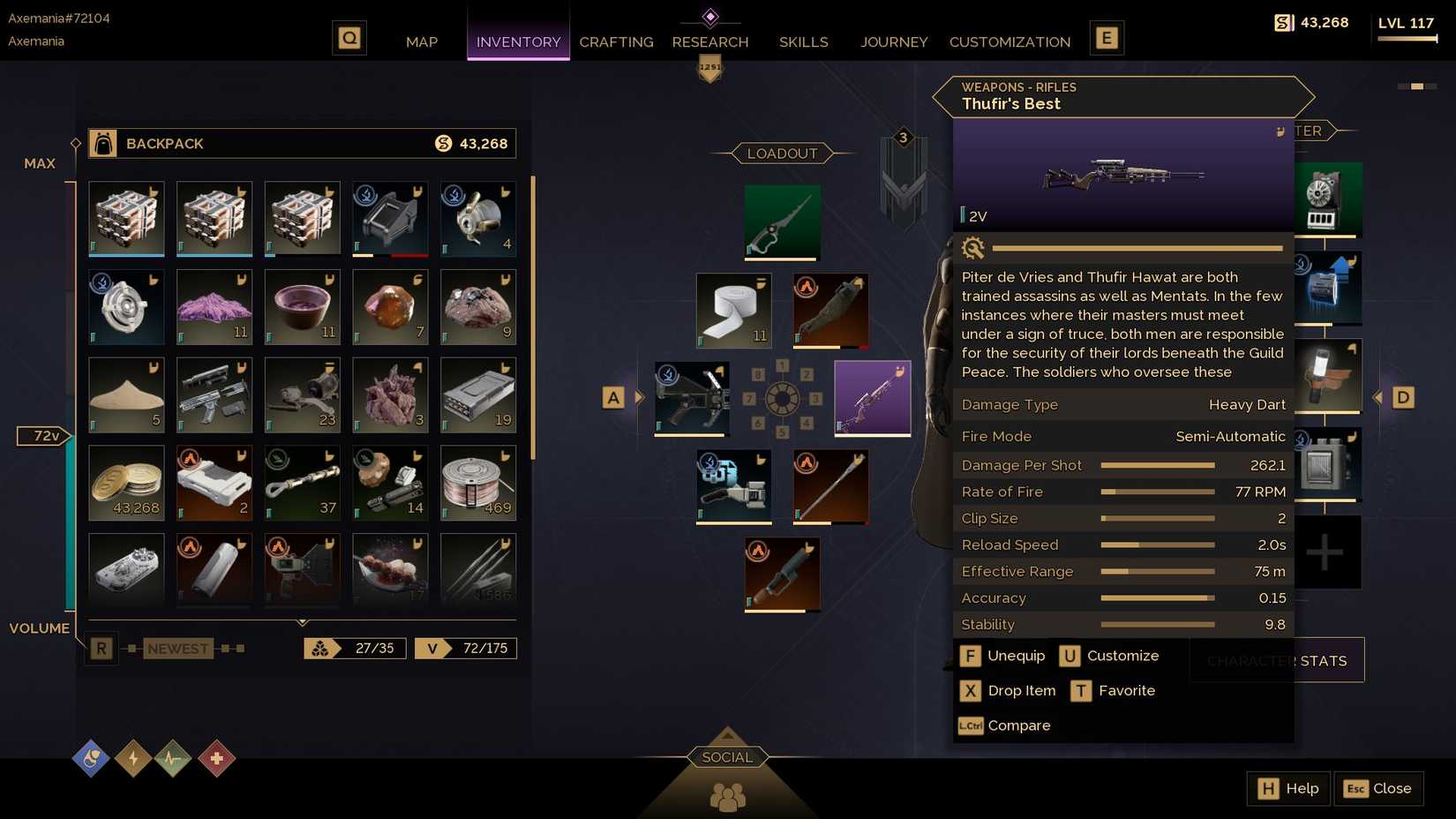This screenshot has height=819, width=1456.
Task: Open the Research diamond icon above the menu
Action: coord(710,16)
